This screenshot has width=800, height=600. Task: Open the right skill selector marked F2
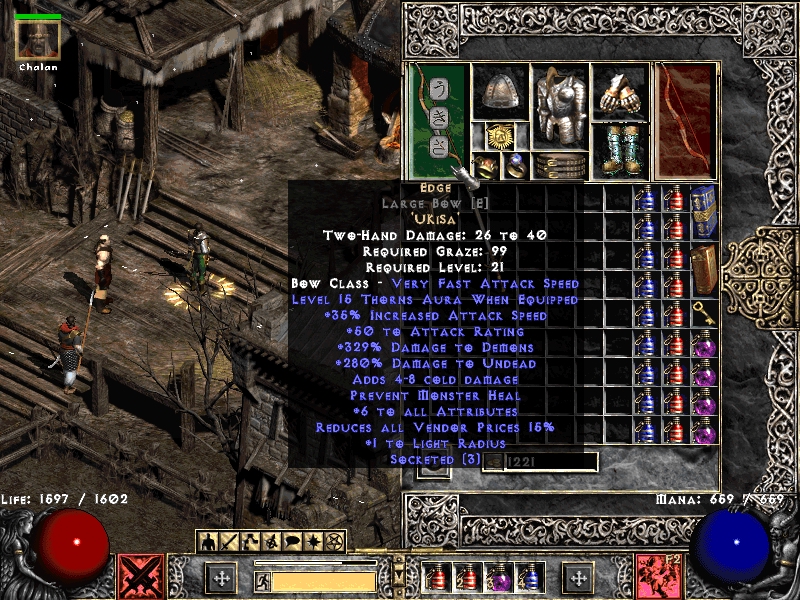tap(659, 576)
